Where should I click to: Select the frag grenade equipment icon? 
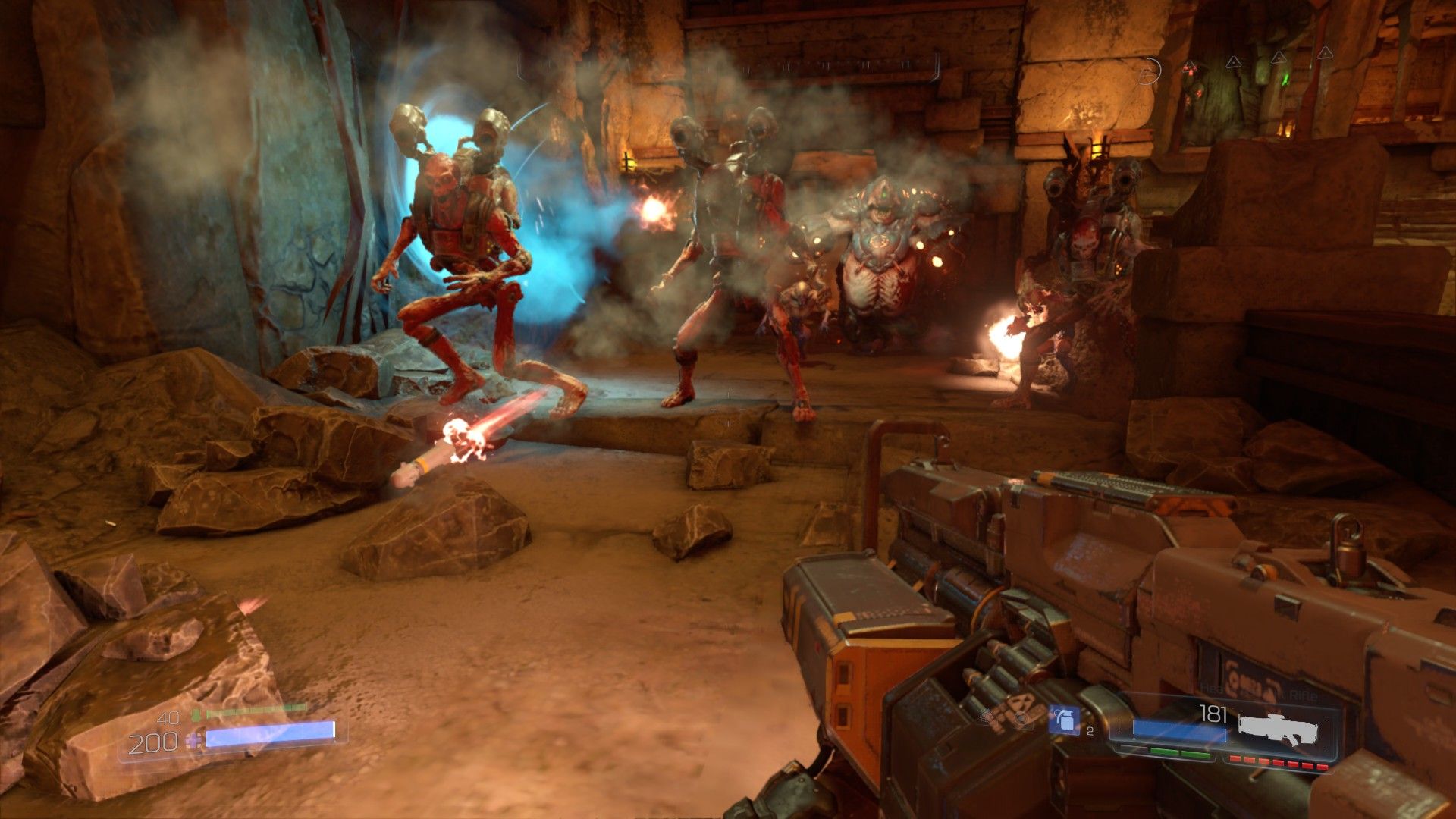(x=1064, y=720)
